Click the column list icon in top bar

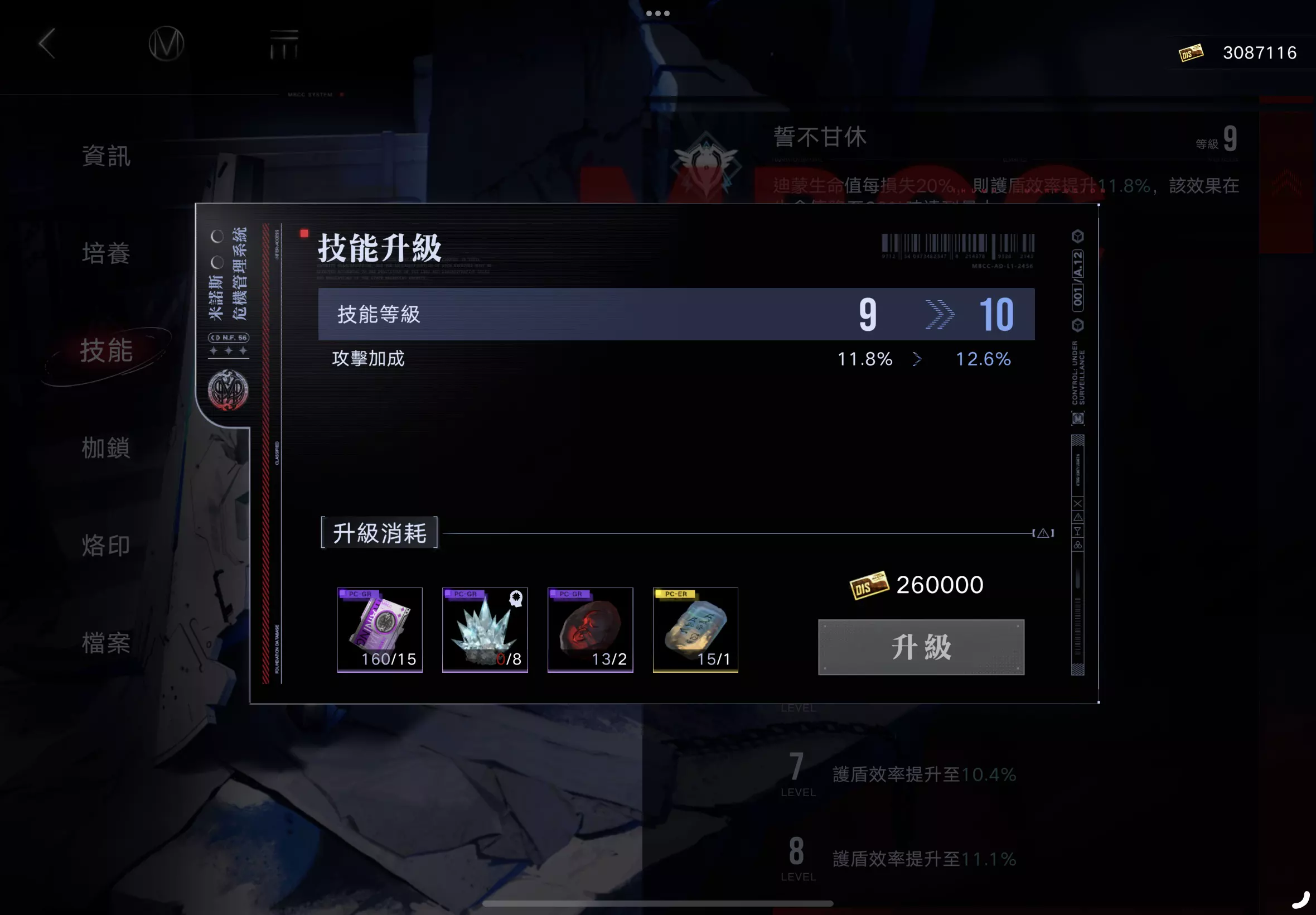tap(285, 45)
